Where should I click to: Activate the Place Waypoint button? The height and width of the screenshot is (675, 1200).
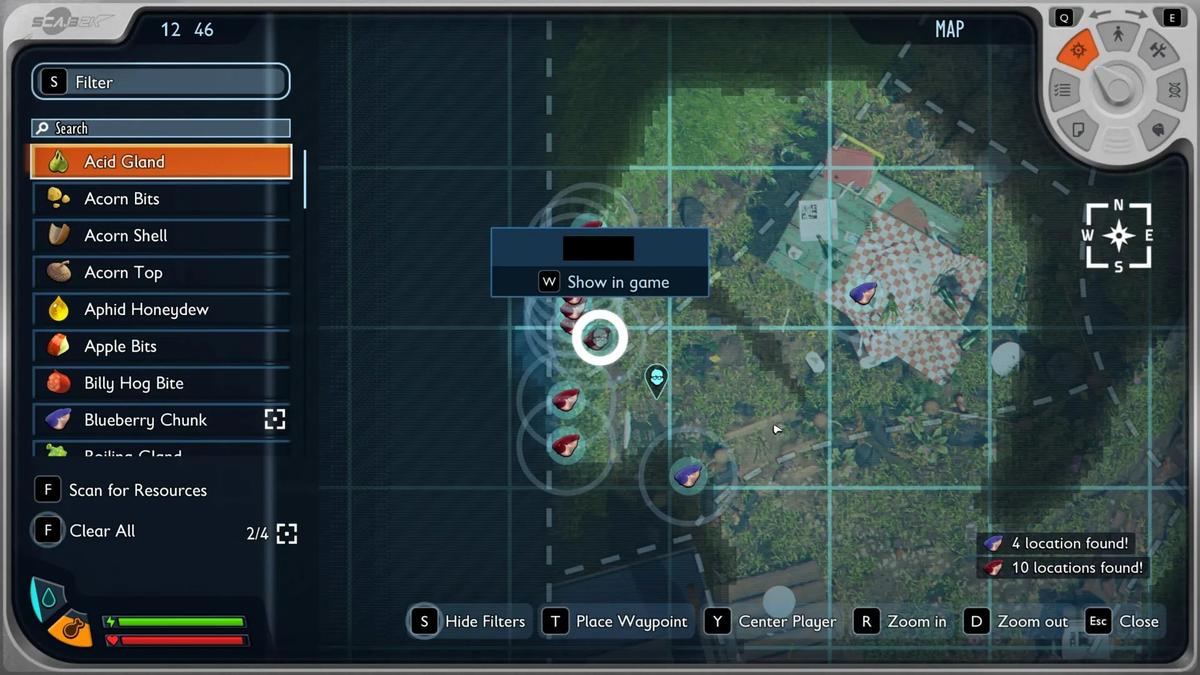click(616, 621)
